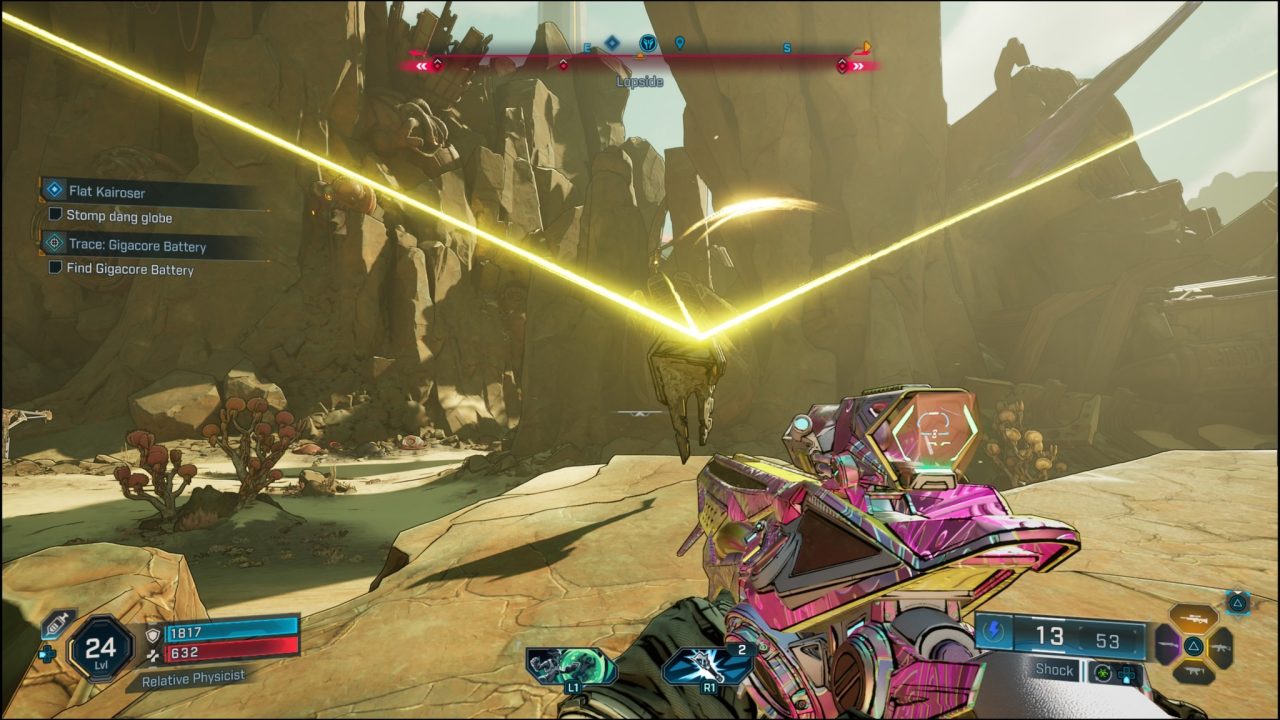Click the sniper rifle in the weapon wheel
Image resolution: width=1280 pixels, height=720 pixels.
point(1194,617)
